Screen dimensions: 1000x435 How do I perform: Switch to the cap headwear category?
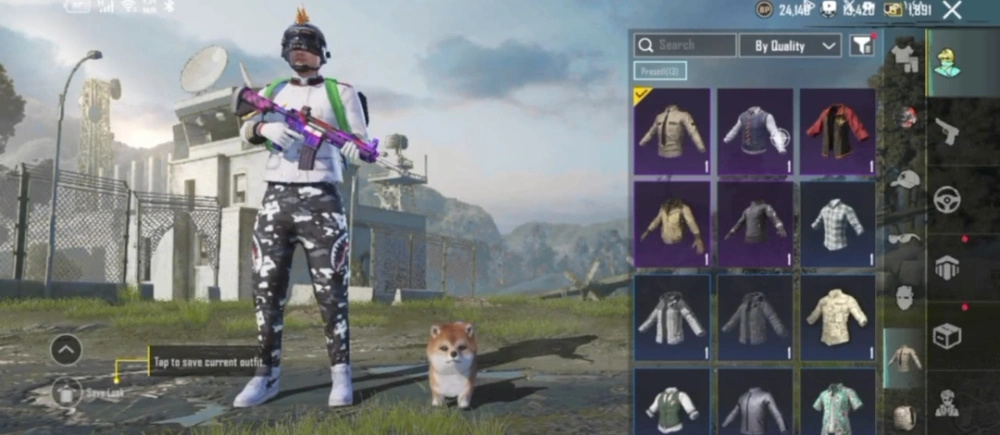pyautogui.click(x=905, y=181)
